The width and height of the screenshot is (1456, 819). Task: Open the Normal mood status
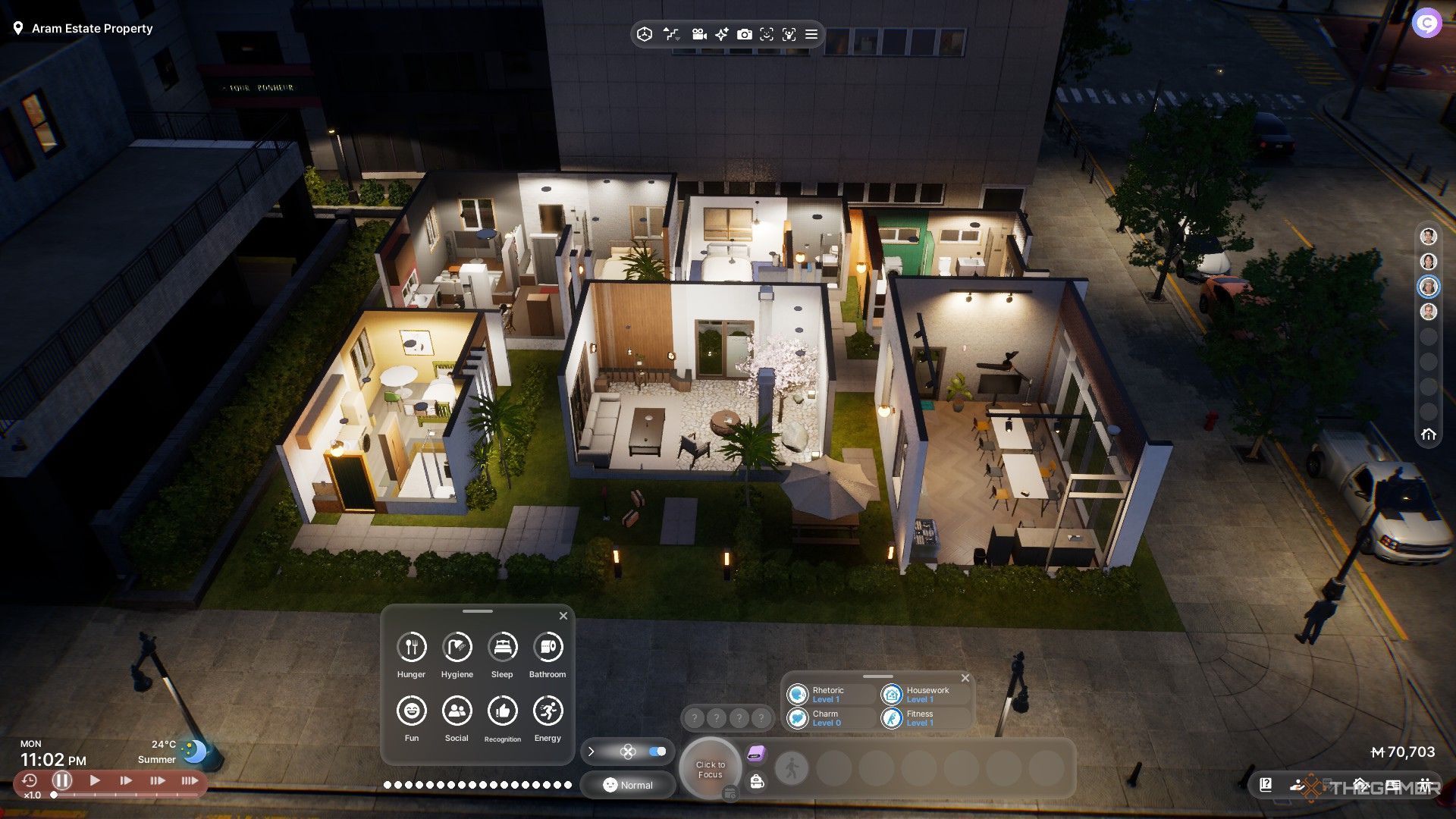(628, 785)
